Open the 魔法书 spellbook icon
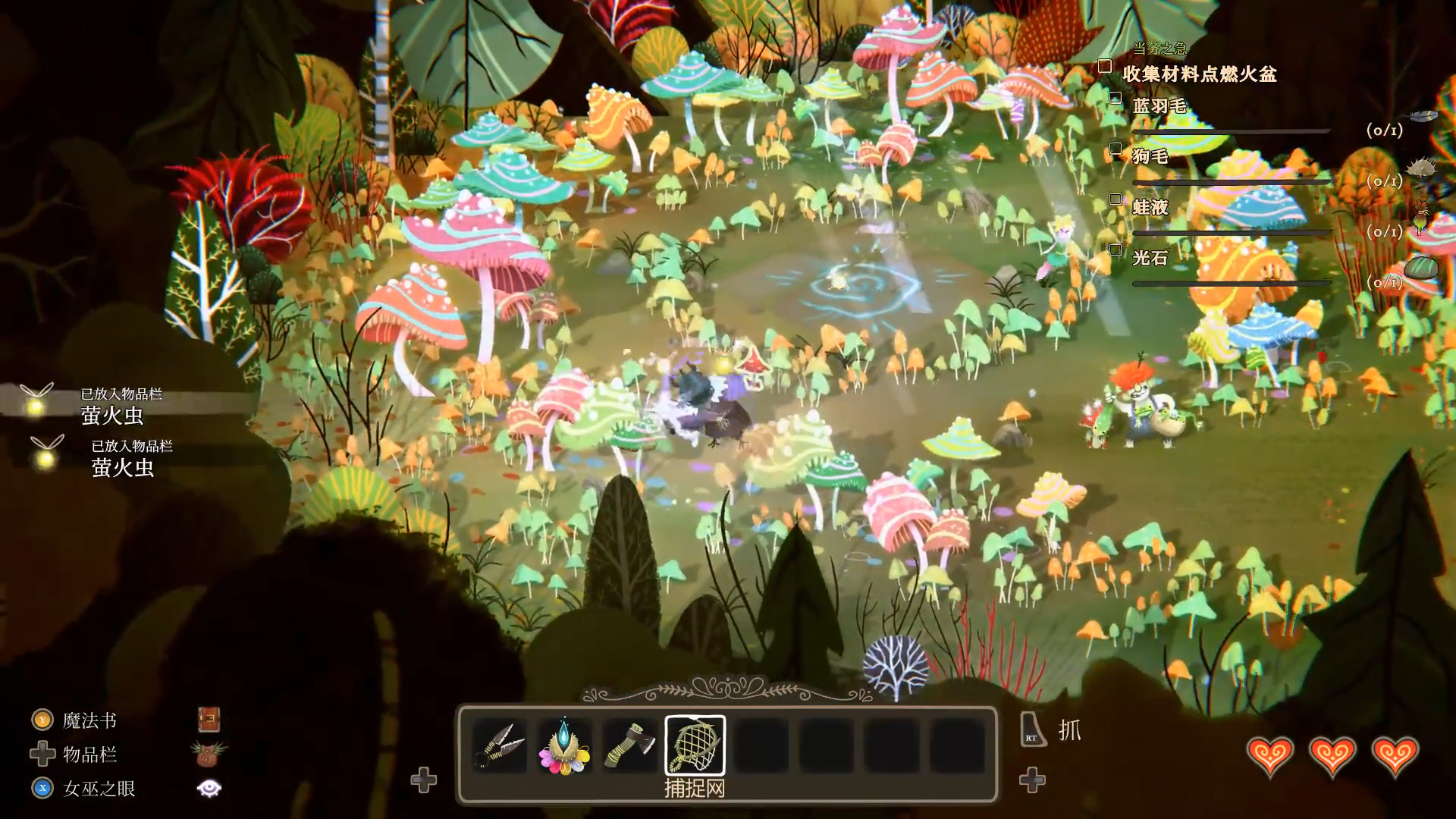Screen dimensions: 1456x819 coord(209,720)
